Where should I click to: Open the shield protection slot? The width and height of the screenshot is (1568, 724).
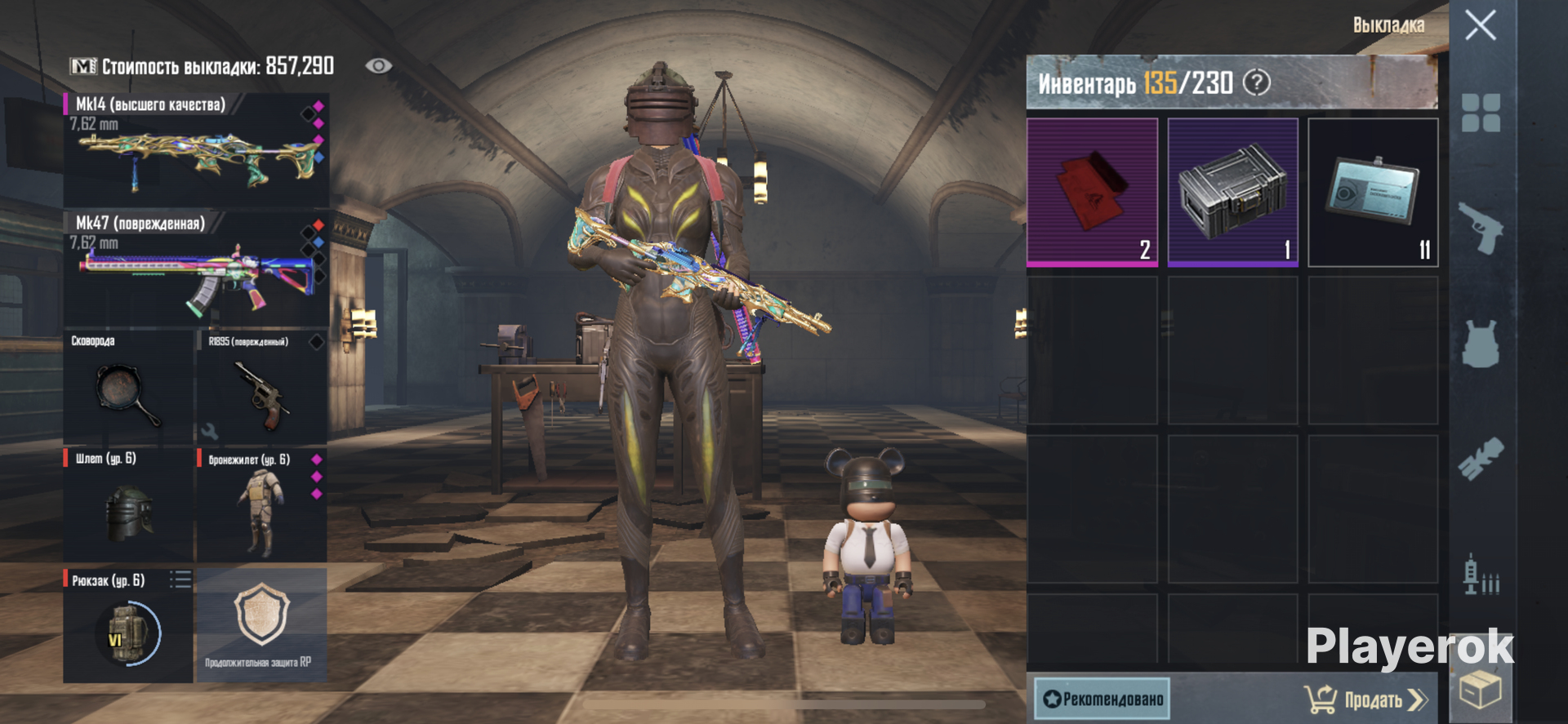pyautogui.click(x=261, y=625)
